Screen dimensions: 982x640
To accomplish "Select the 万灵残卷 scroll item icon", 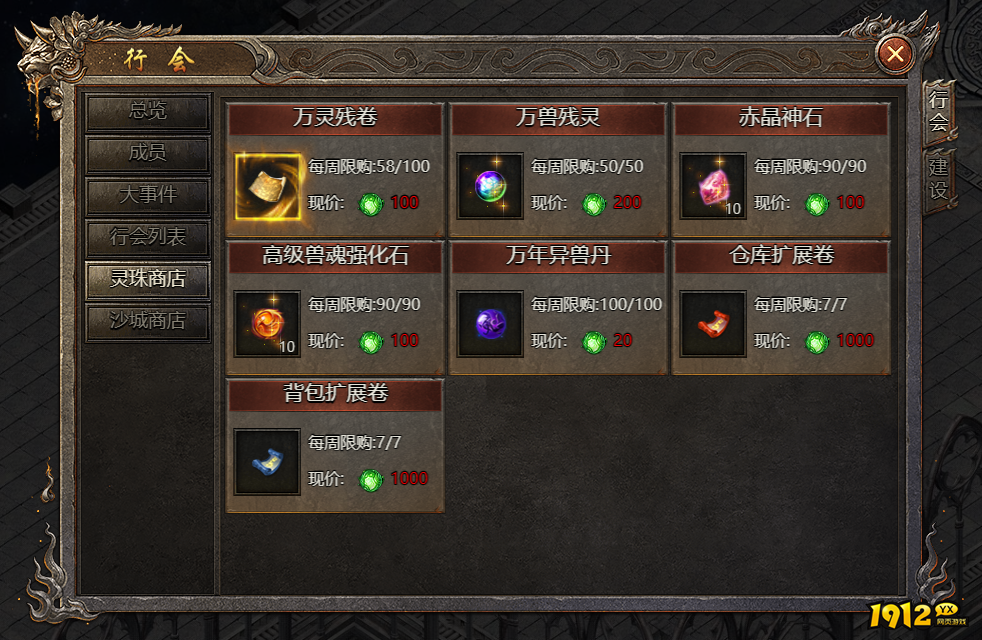I will pos(267,186).
